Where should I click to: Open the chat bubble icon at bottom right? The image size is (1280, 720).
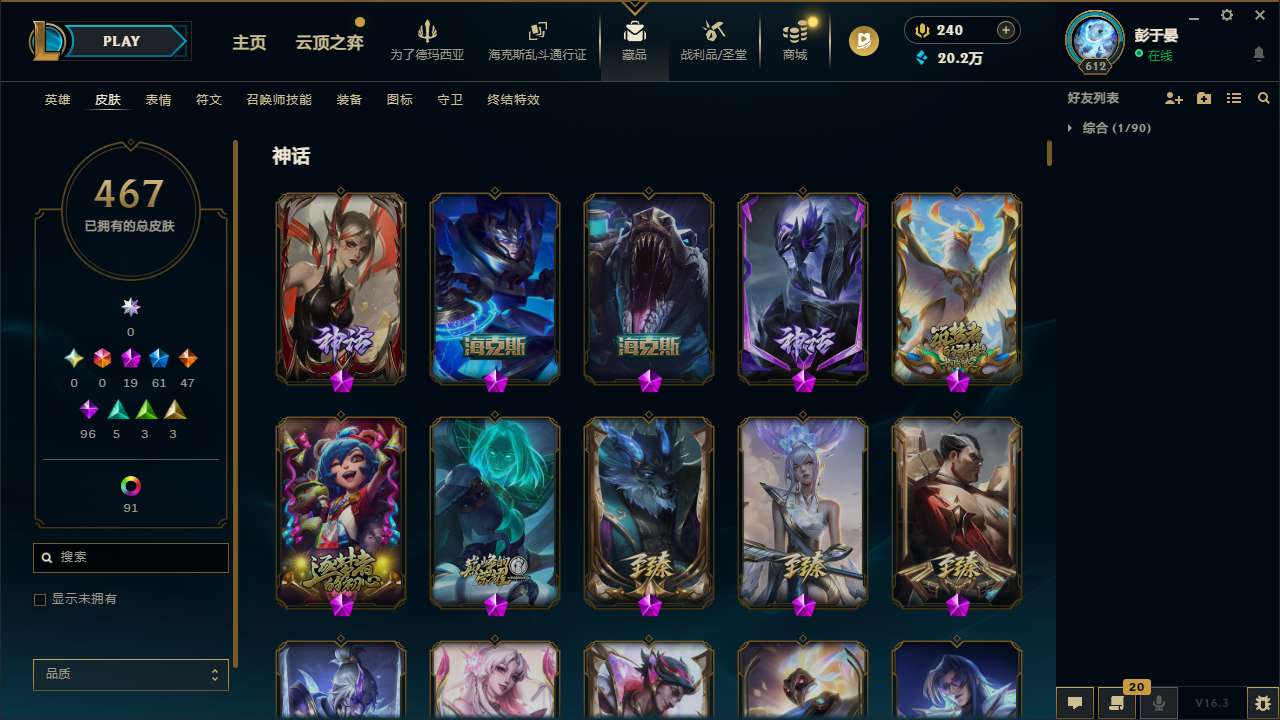1074,703
